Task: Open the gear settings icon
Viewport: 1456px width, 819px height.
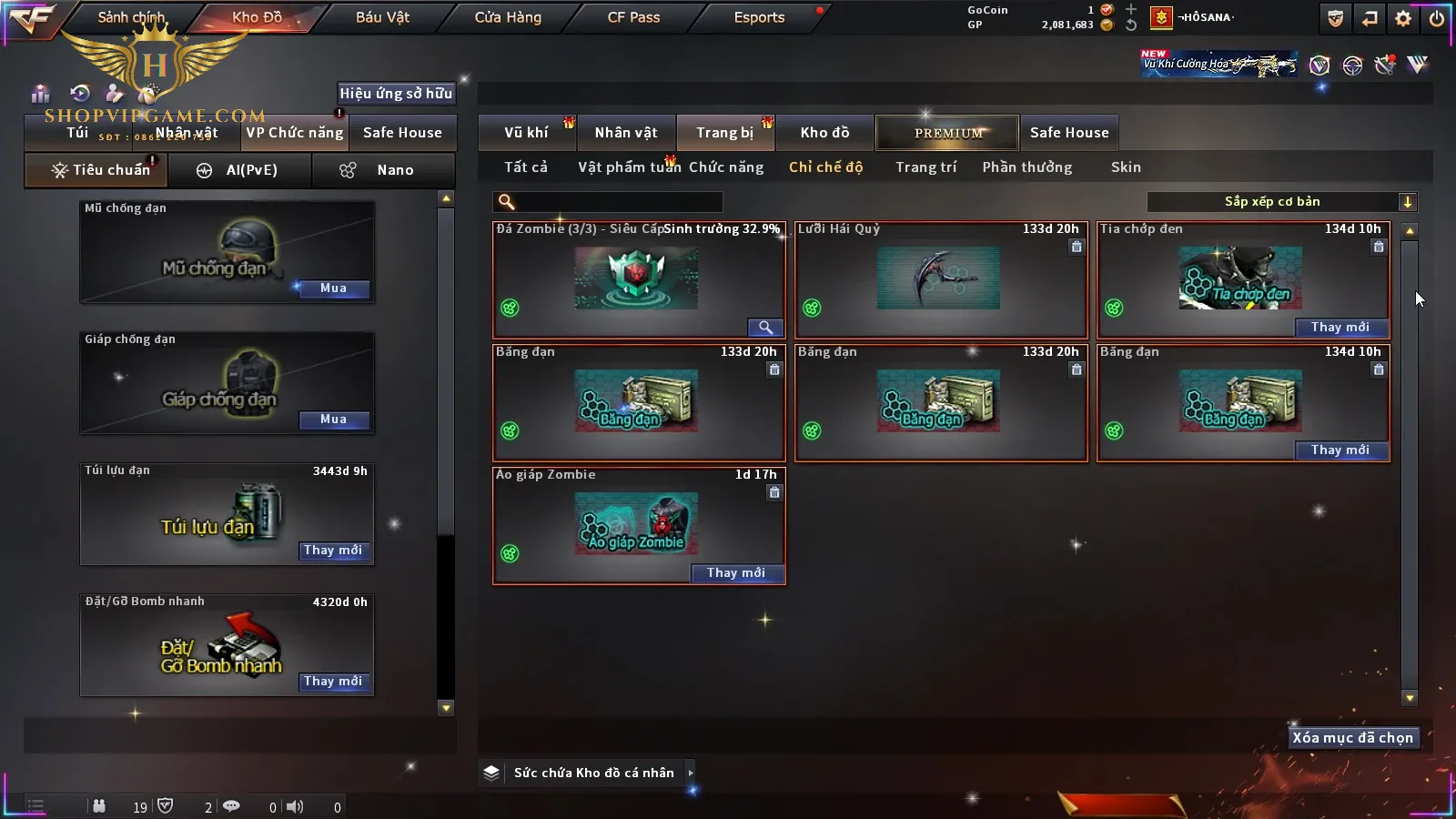Action: [x=1403, y=18]
